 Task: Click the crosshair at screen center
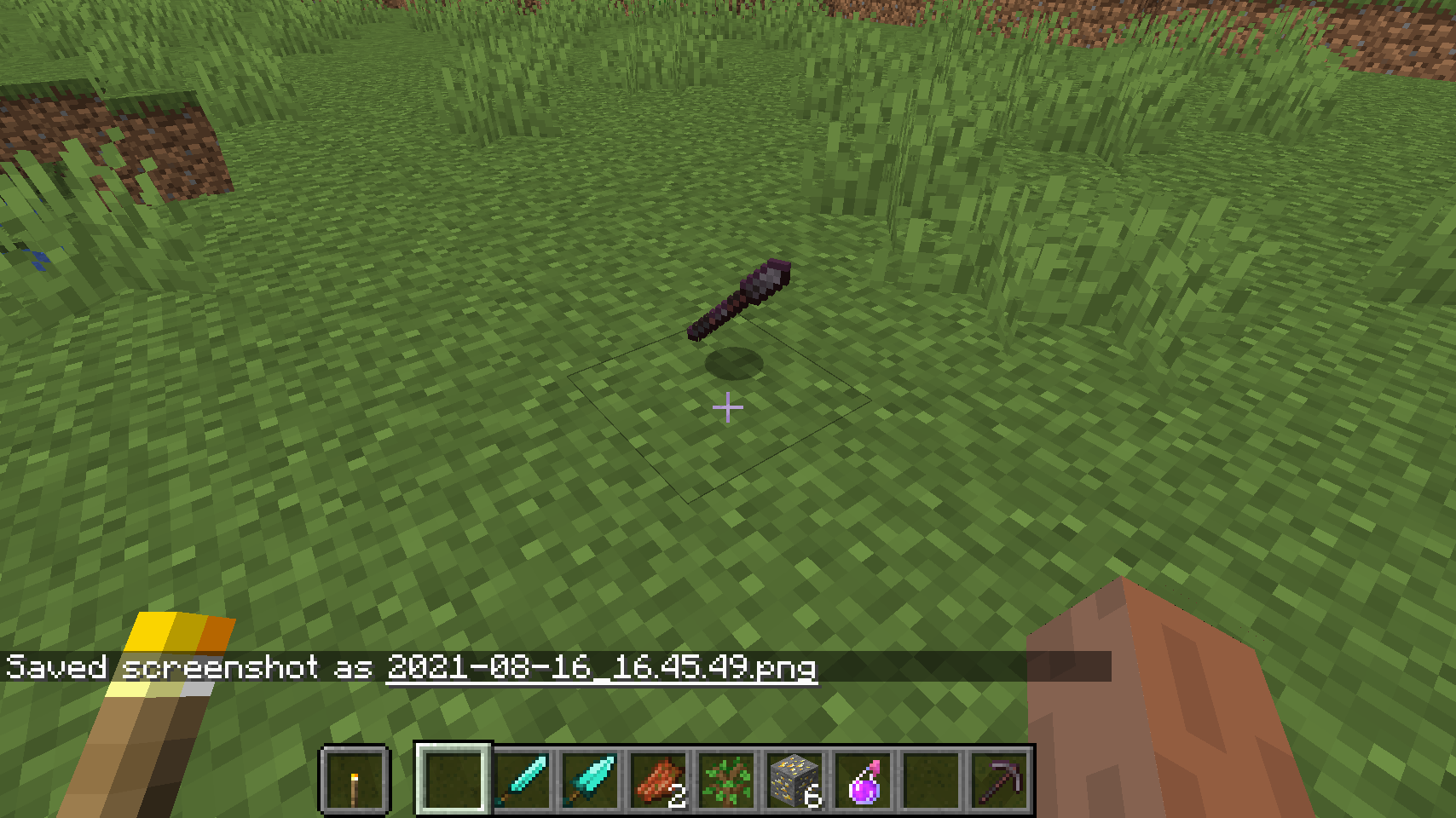(727, 407)
